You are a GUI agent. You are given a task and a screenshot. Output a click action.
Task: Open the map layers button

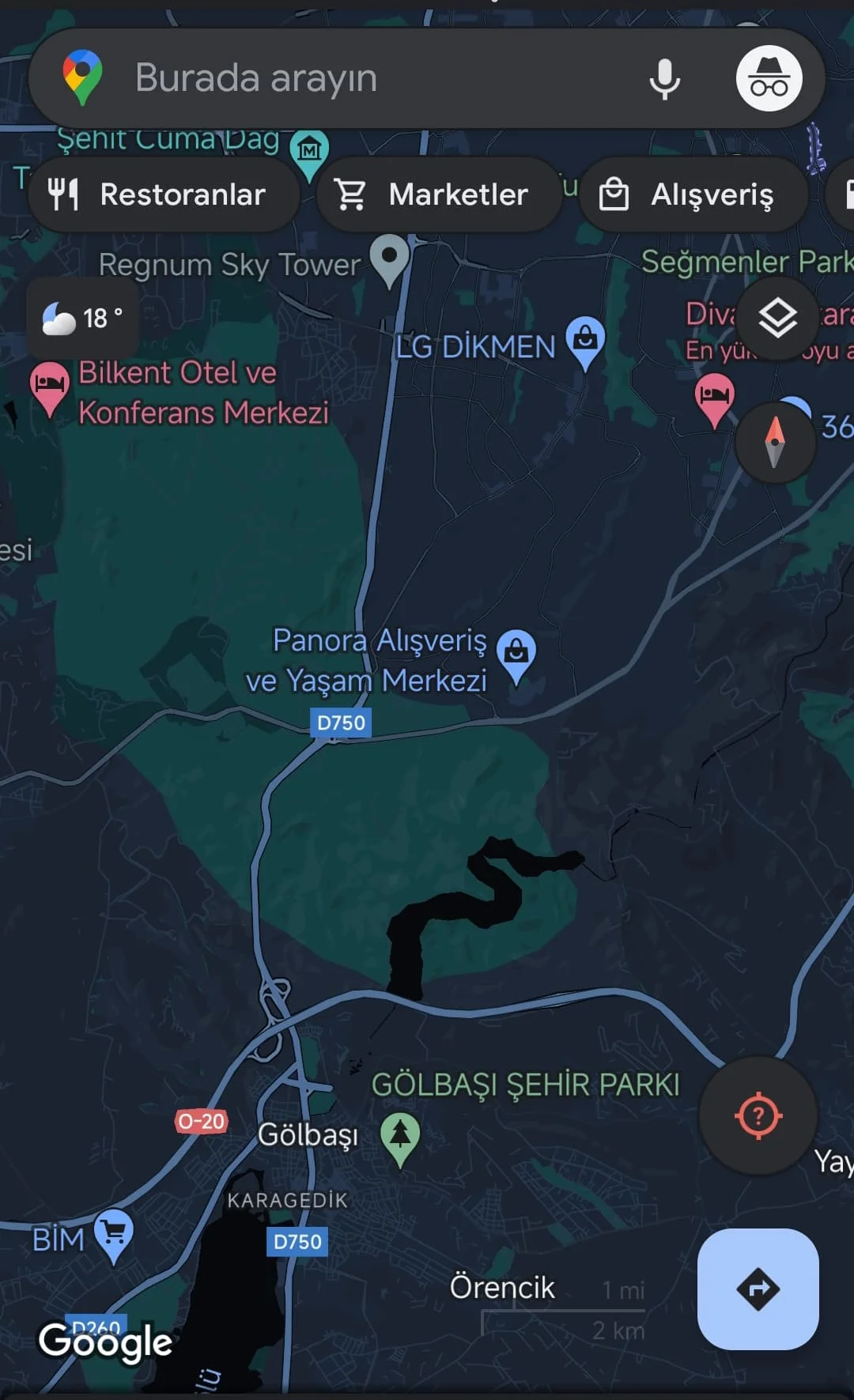pyautogui.click(x=777, y=319)
